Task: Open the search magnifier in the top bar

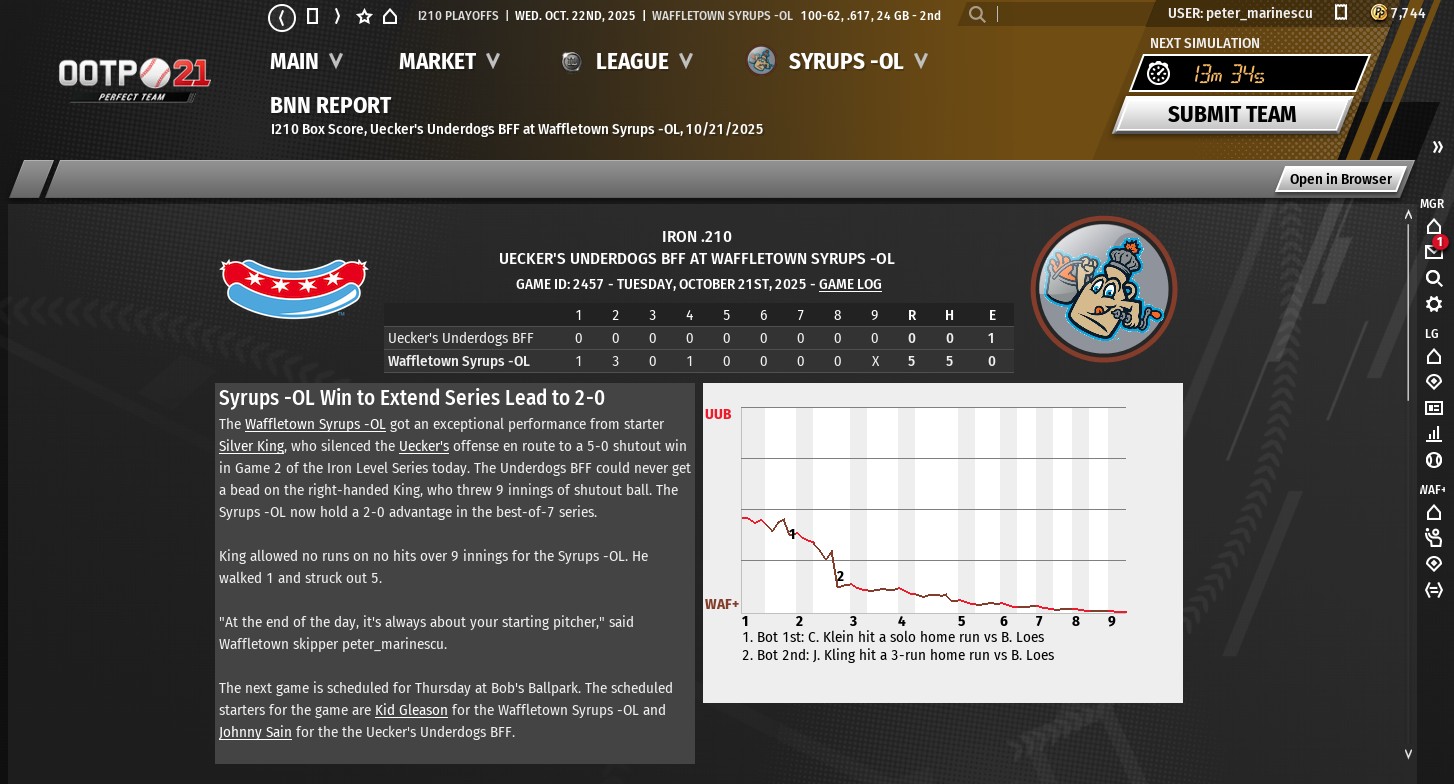Action: [x=977, y=14]
